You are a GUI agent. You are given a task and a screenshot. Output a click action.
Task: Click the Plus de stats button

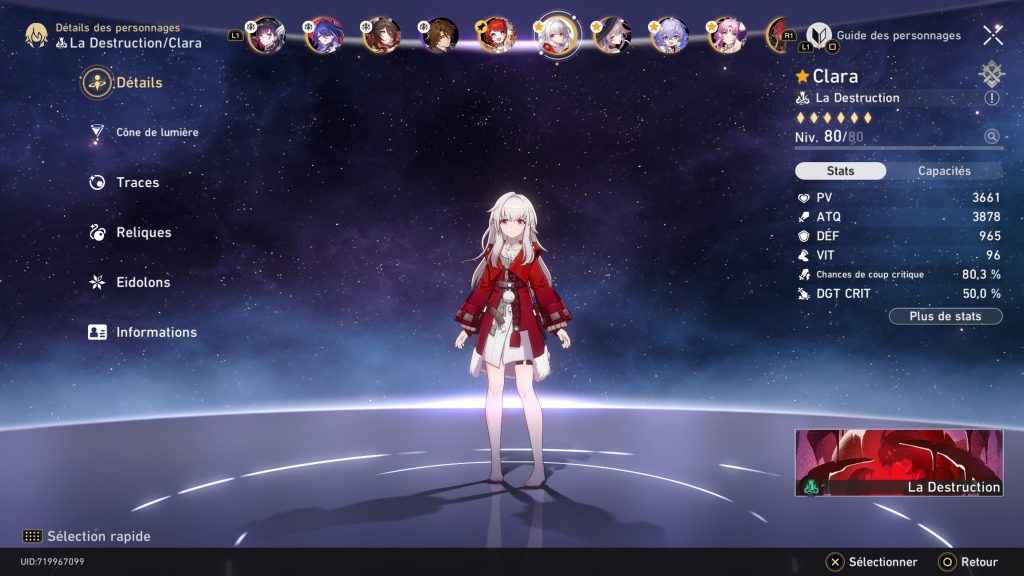click(x=945, y=317)
